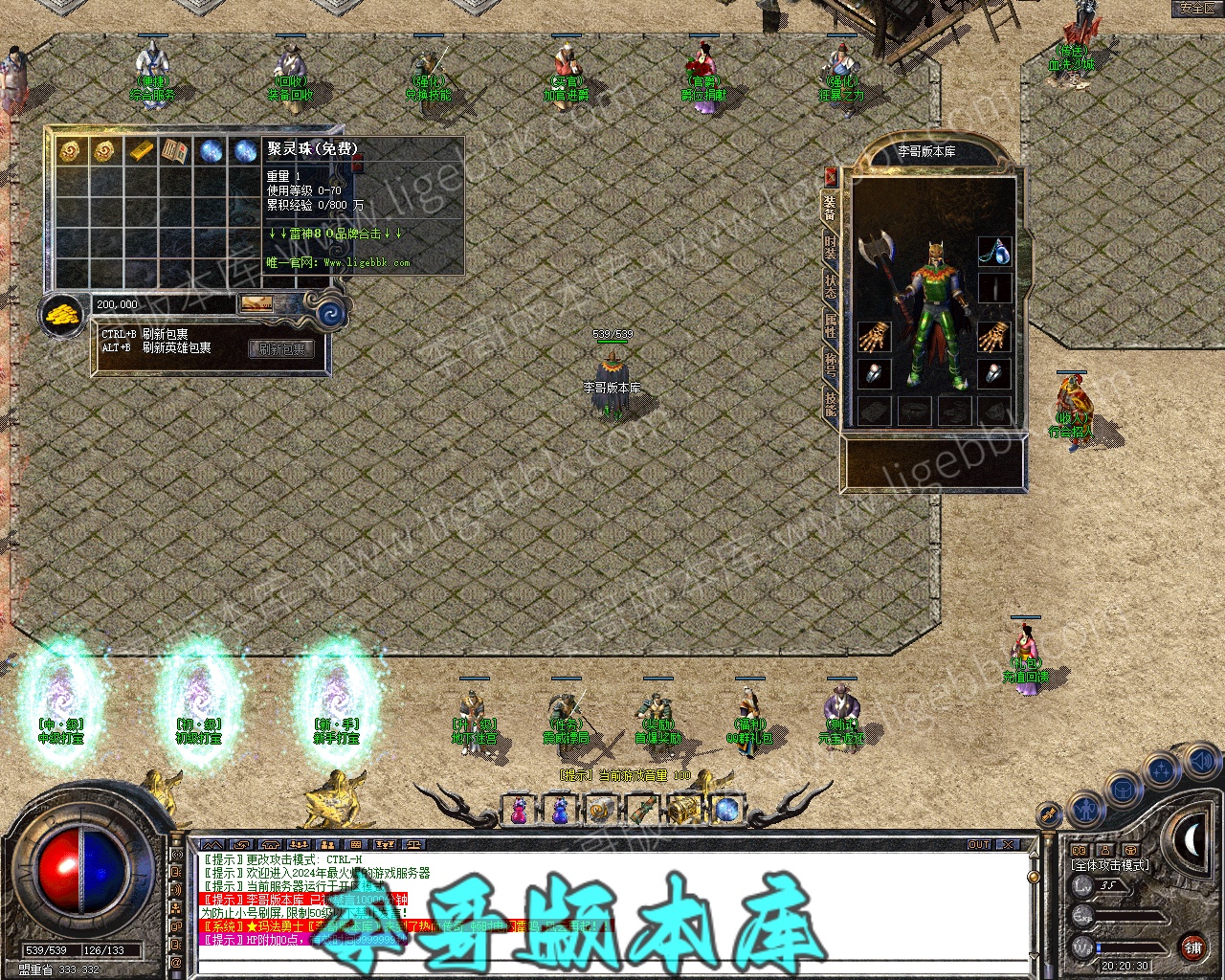This screenshot has width=1225, height=980.
Task: Open the red 铺 shop button
Action: coord(1192,947)
